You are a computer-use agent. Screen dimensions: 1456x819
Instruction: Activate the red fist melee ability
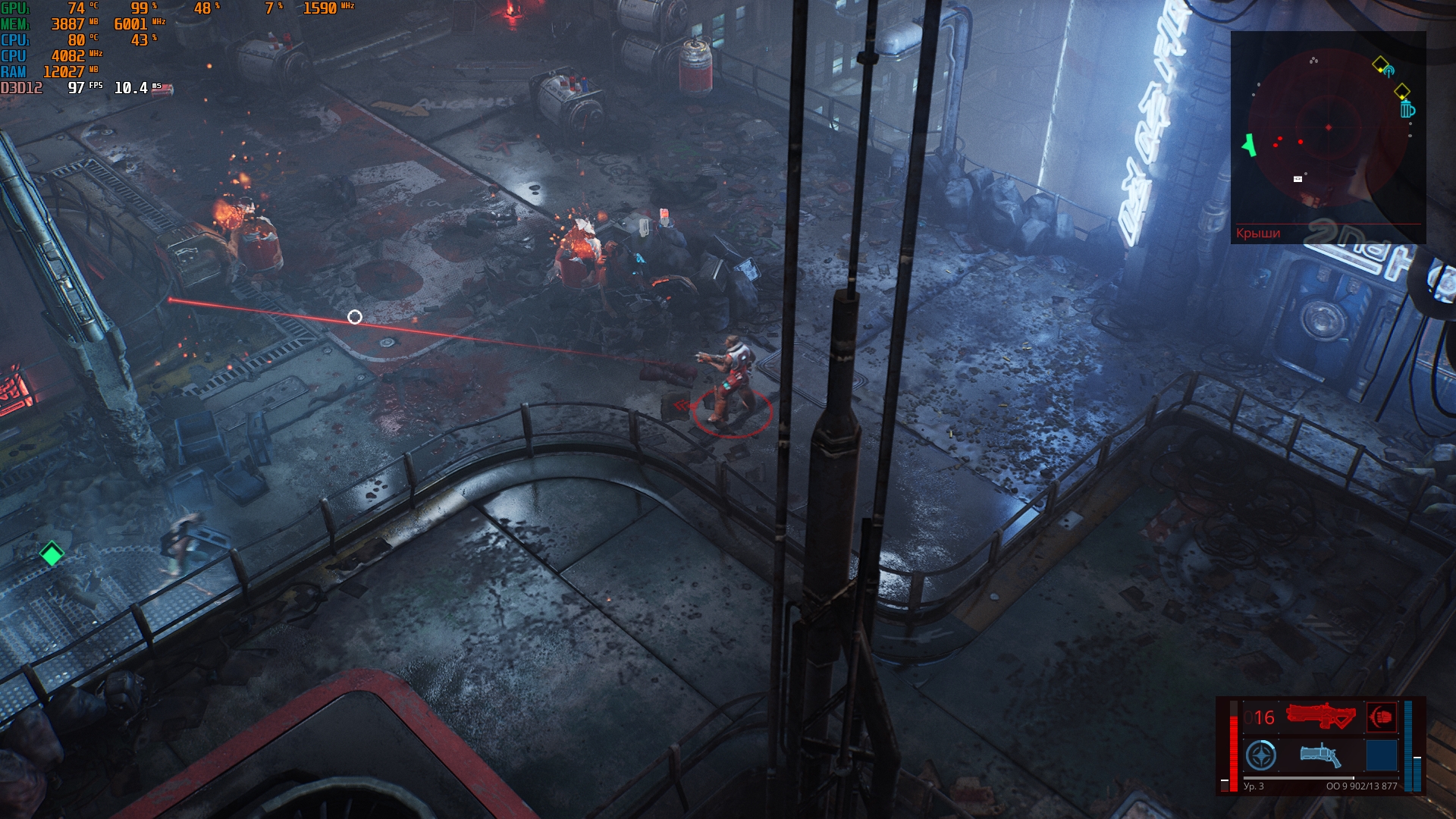(x=1382, y=717)
